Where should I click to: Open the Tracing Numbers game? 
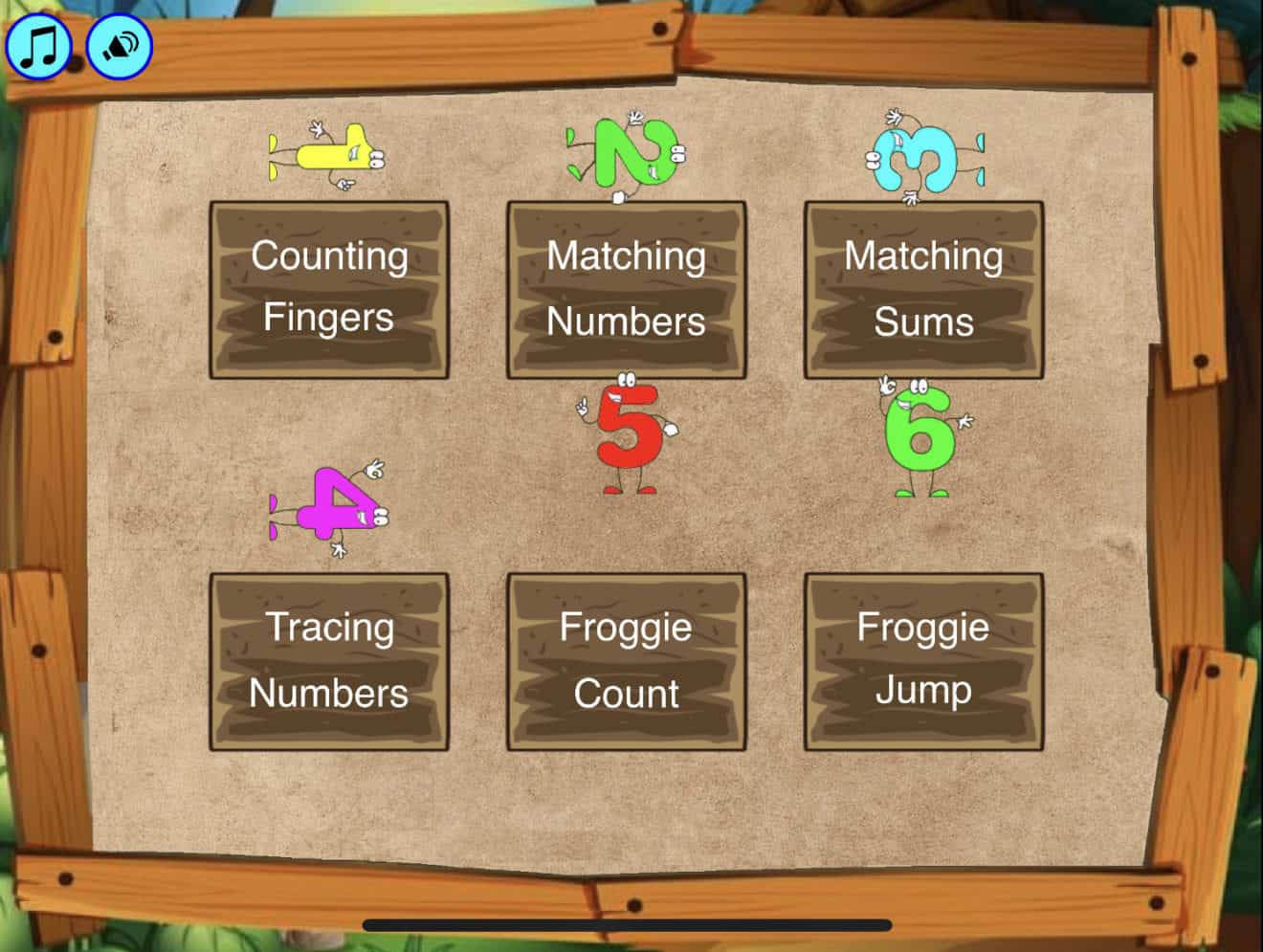click(x=327, y=660)
